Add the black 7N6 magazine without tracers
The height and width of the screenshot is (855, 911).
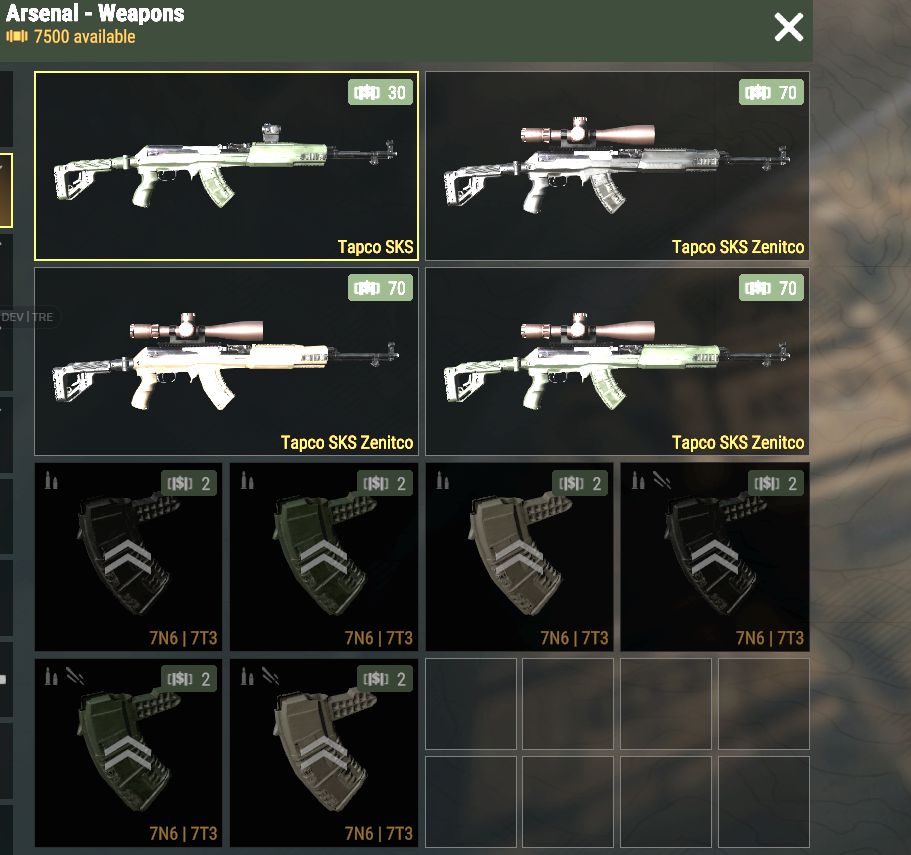coord(128,557)
